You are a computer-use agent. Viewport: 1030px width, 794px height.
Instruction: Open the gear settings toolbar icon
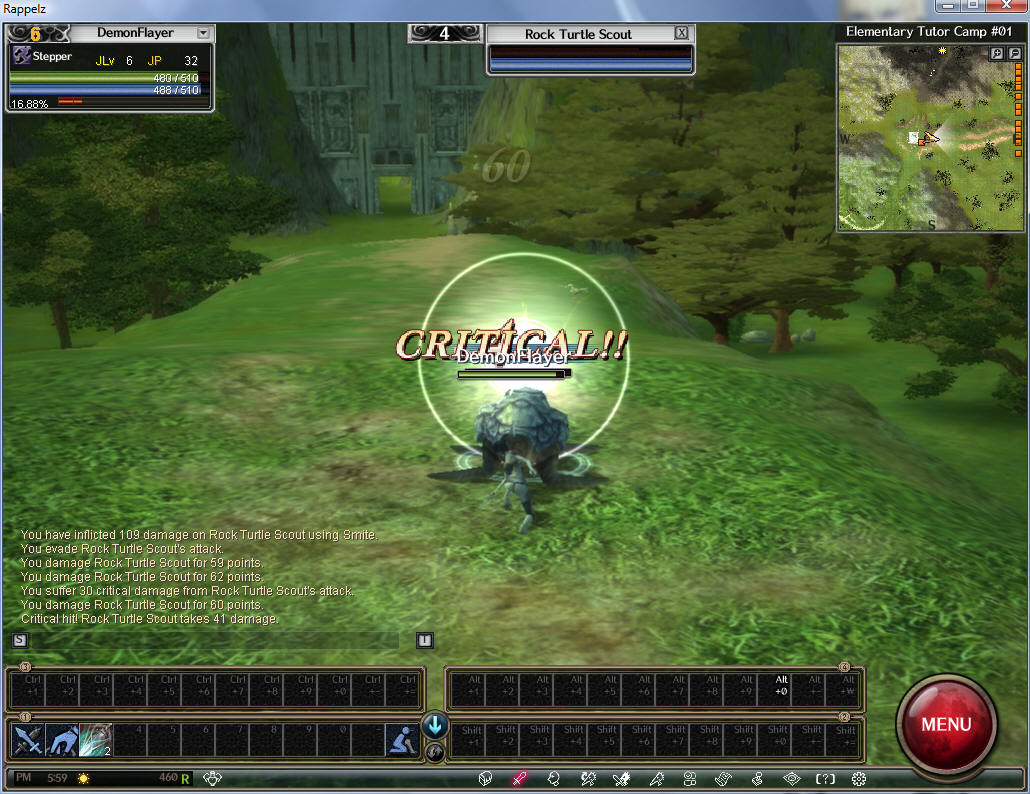(x=858, y=778)
